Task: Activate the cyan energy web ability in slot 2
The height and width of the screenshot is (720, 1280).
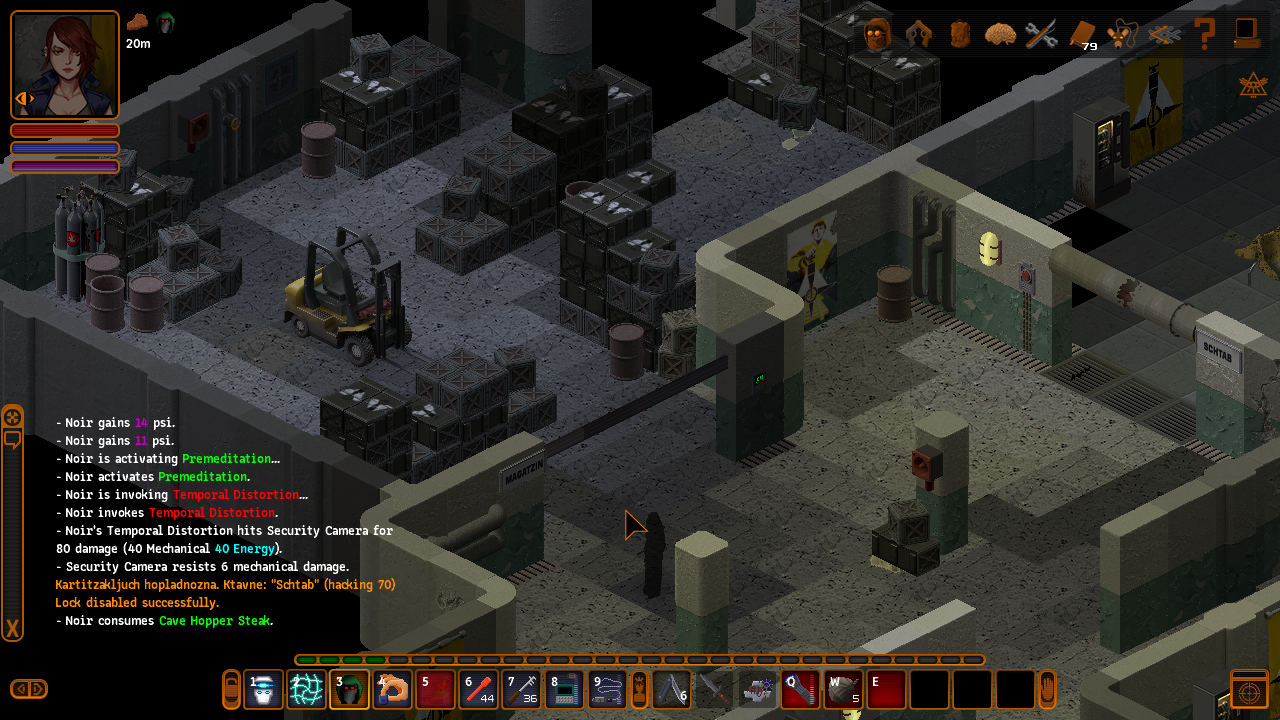Action: (307, 690)
